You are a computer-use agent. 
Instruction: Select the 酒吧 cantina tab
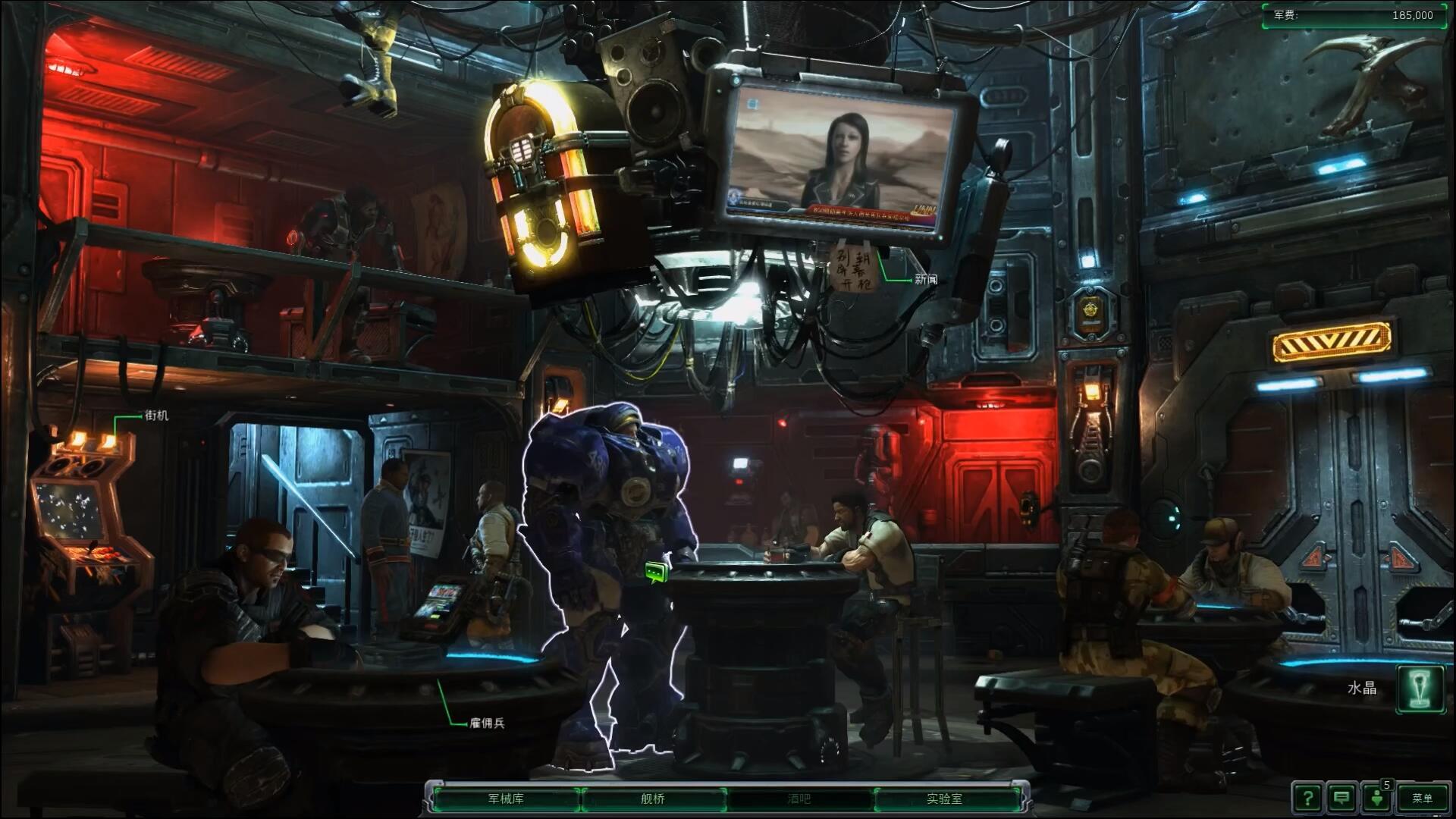[799, 799]
